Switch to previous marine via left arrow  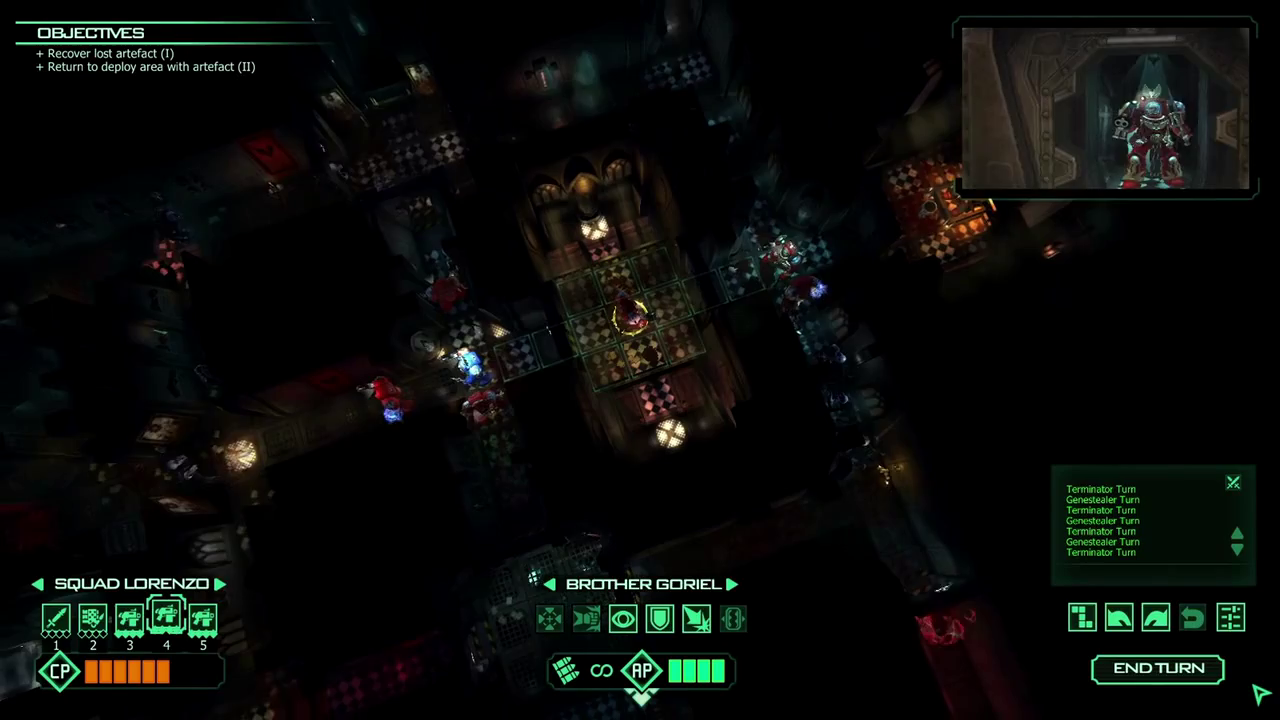coord(549,583)
